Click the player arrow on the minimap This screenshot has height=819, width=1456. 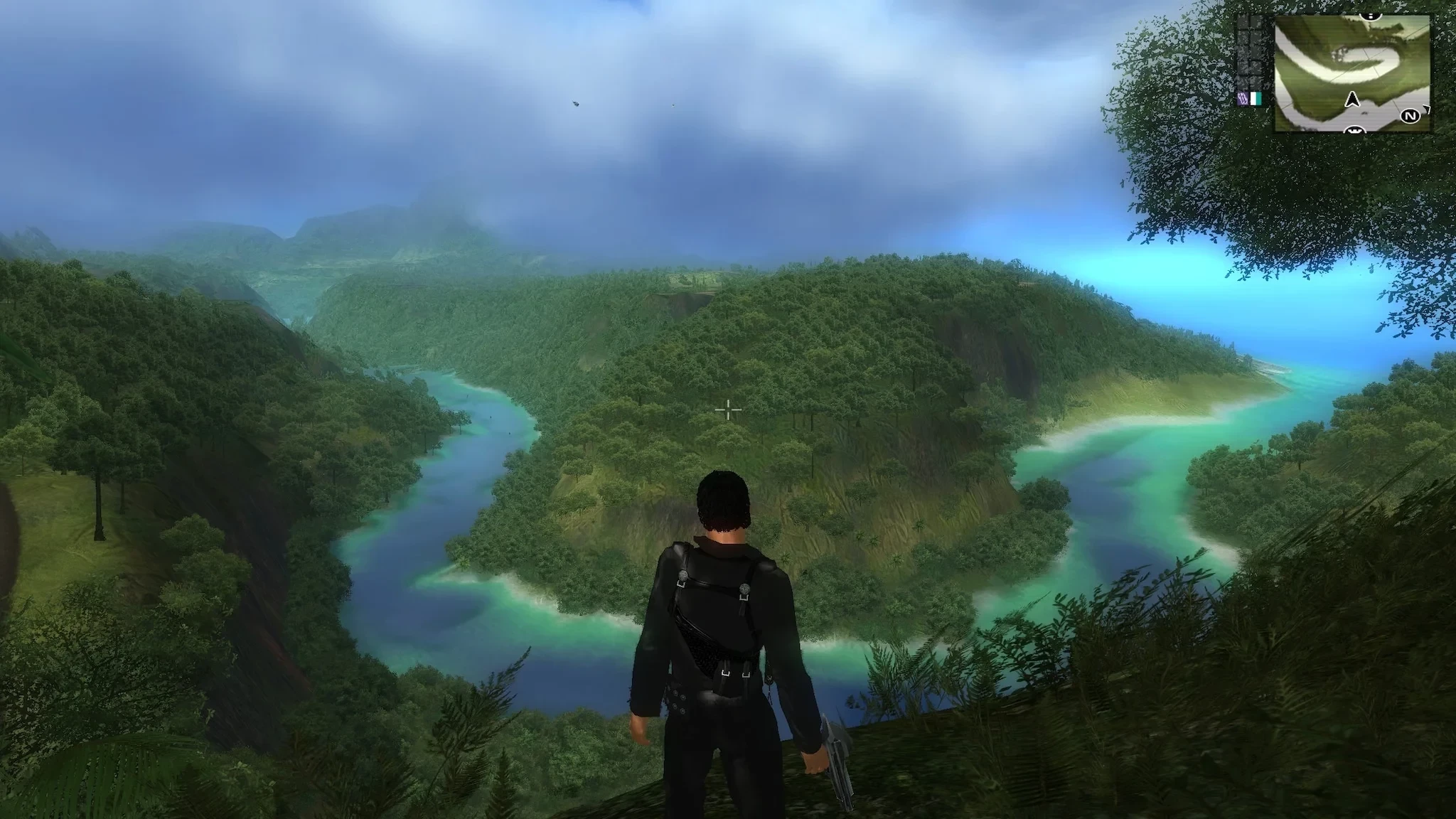[x=1353, y=100]
